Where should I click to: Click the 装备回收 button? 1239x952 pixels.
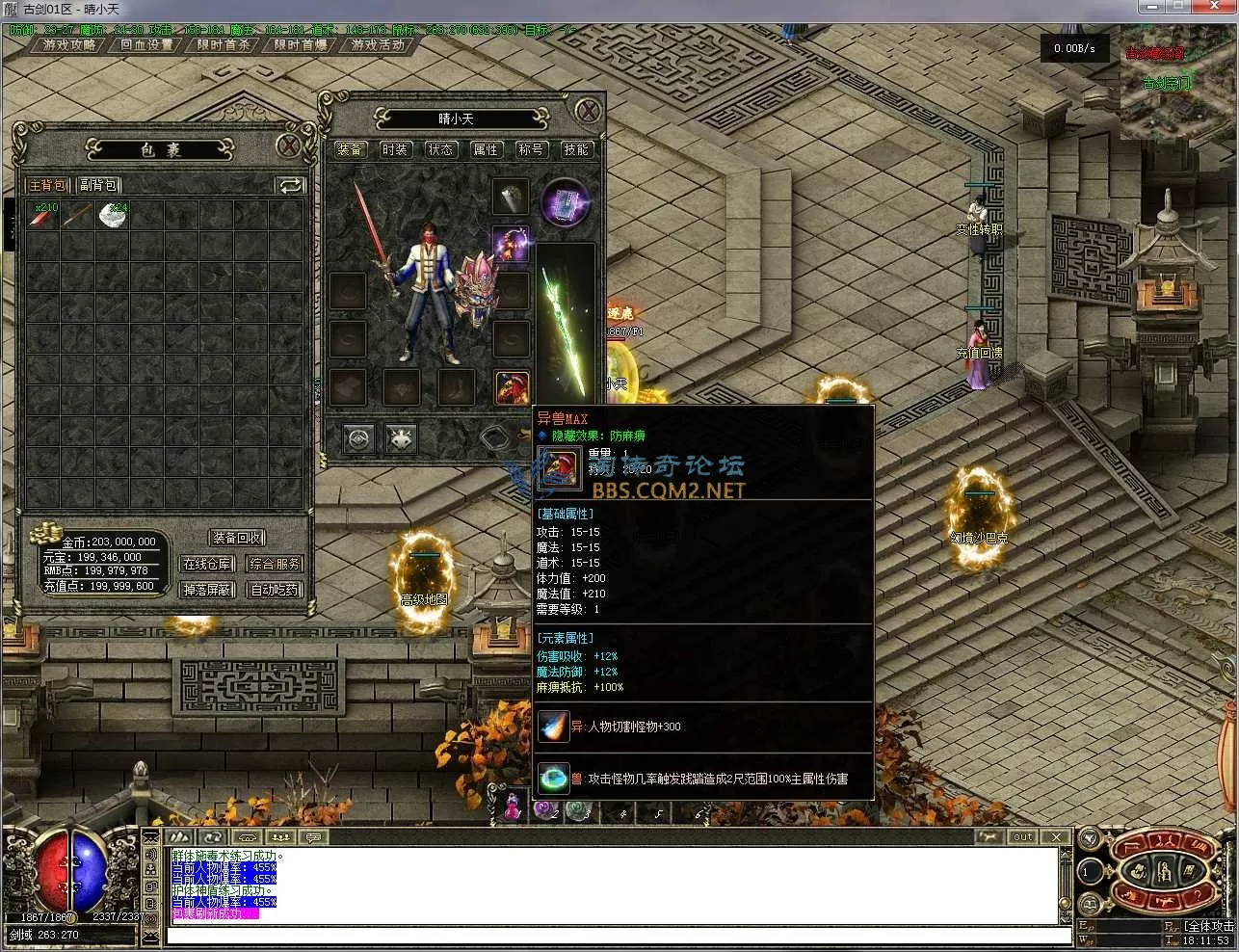click(238, 538)
